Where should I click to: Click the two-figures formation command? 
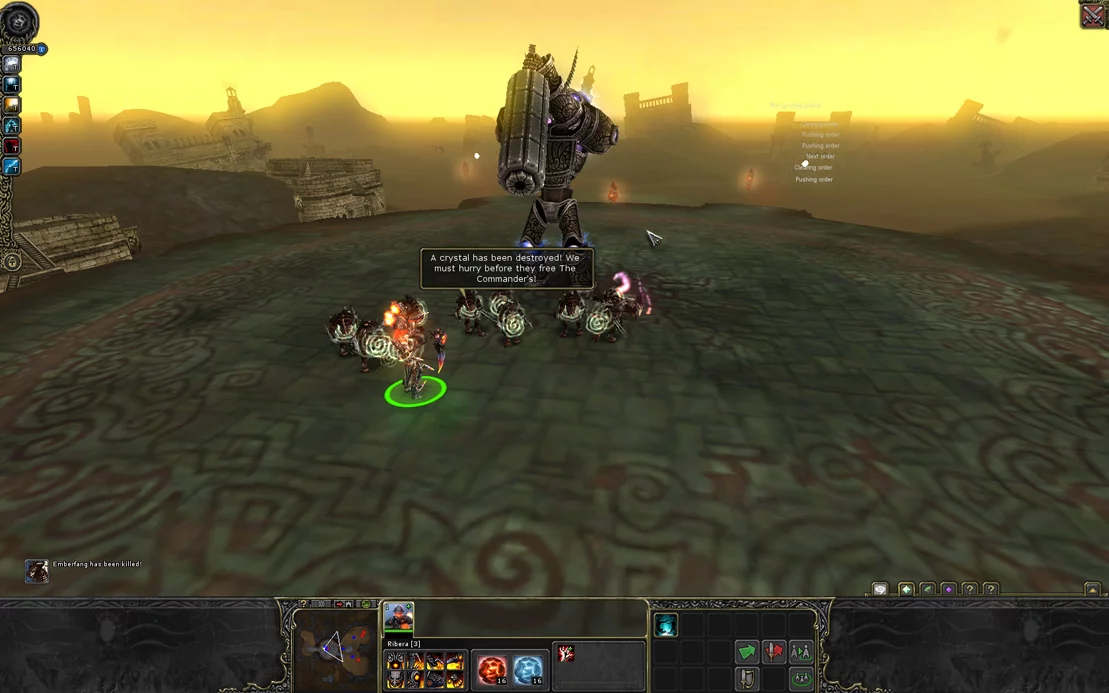[x=801, y=652]
